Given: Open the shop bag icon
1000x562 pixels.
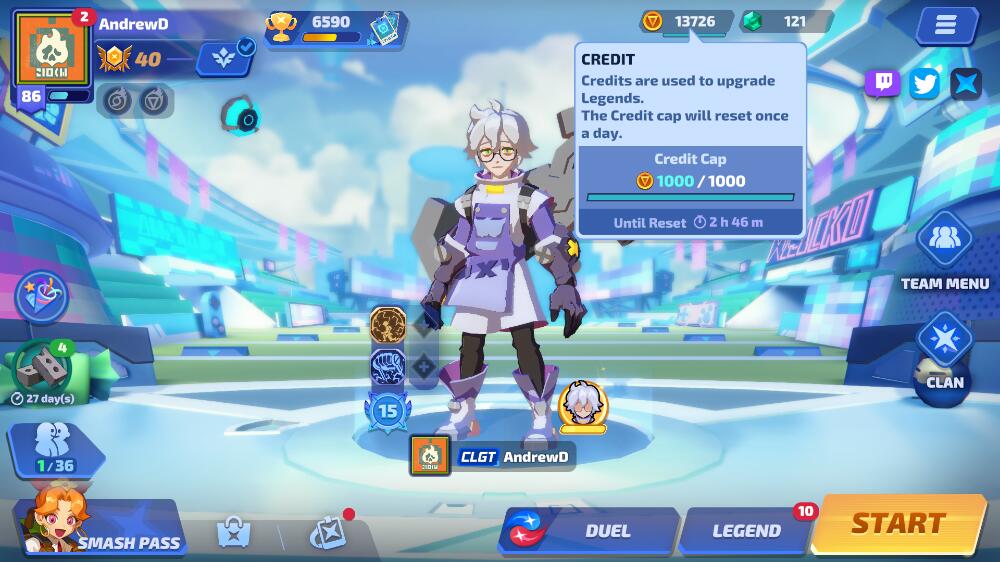Looking at the screenshot, I should click(233, 533).
